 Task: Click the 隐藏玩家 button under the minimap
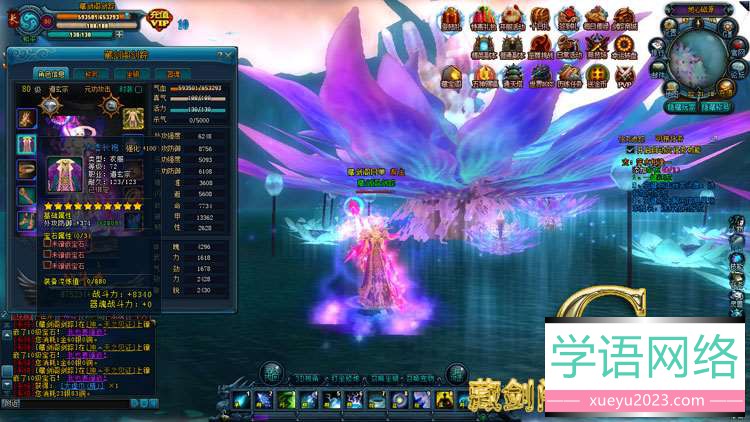pos(681,106)
